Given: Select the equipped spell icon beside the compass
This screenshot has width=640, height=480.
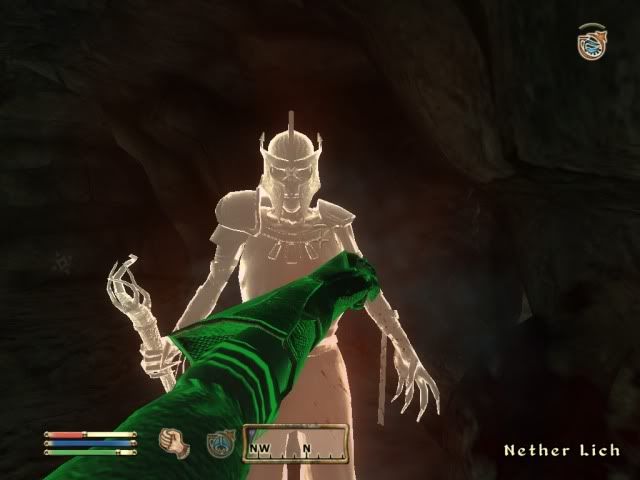Looking at the screenshot, I should coord(221,442).
